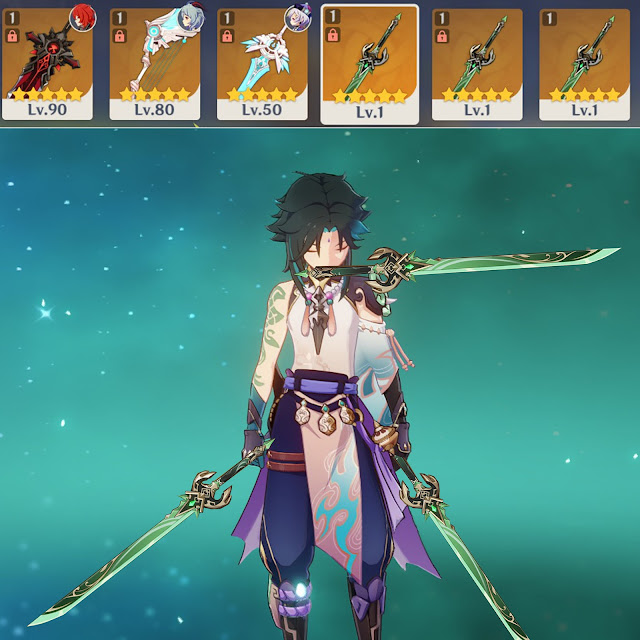Select the Lv.90 red polearm card

point(47,64)
